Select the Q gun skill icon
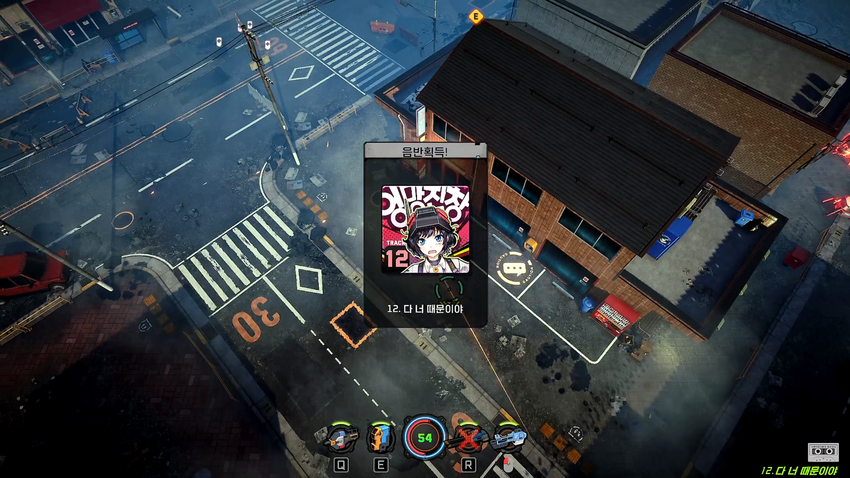This screenshot has width=850, height=478. coord(339,437)
